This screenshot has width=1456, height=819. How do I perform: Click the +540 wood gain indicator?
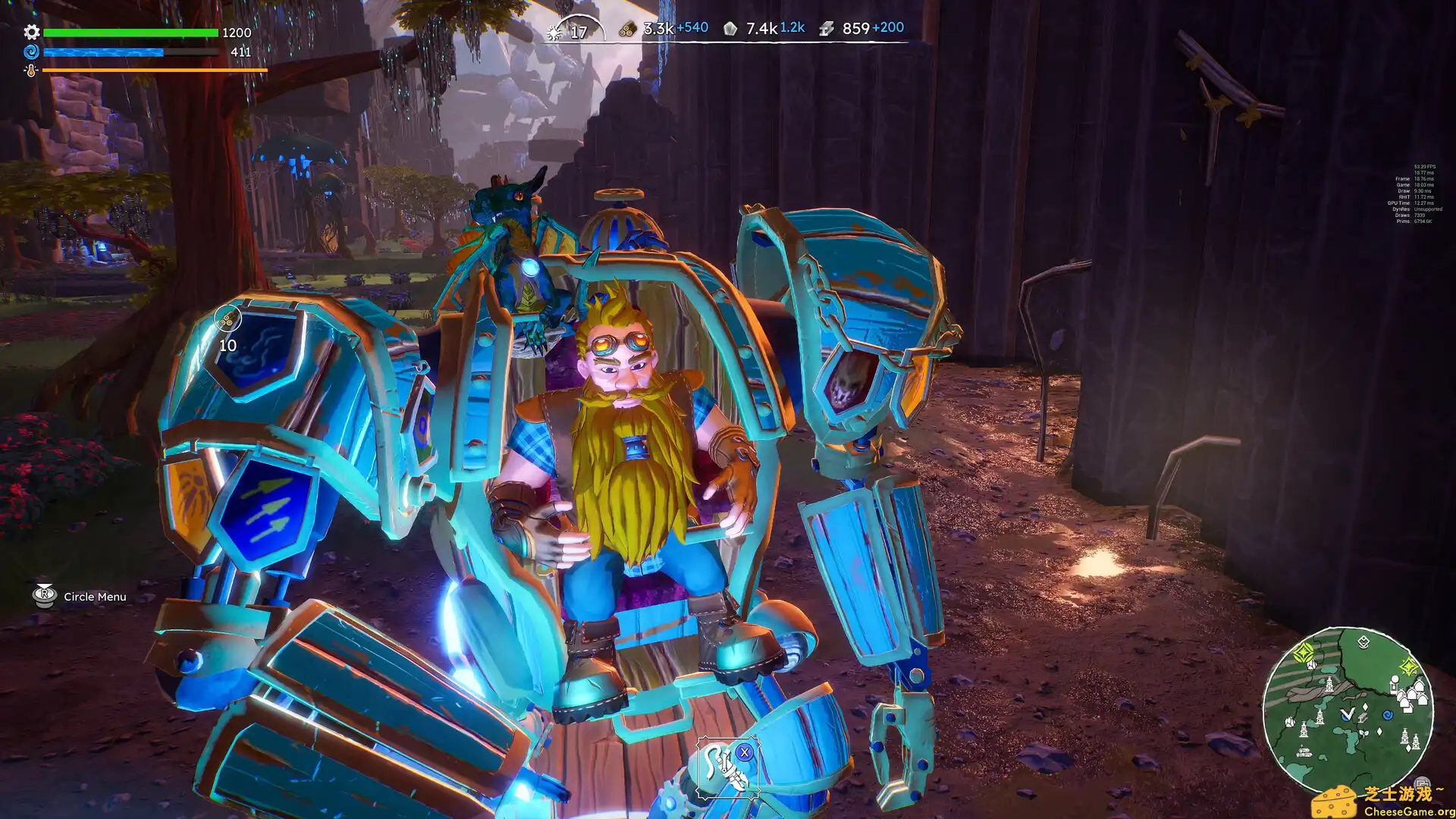(692, 28)
